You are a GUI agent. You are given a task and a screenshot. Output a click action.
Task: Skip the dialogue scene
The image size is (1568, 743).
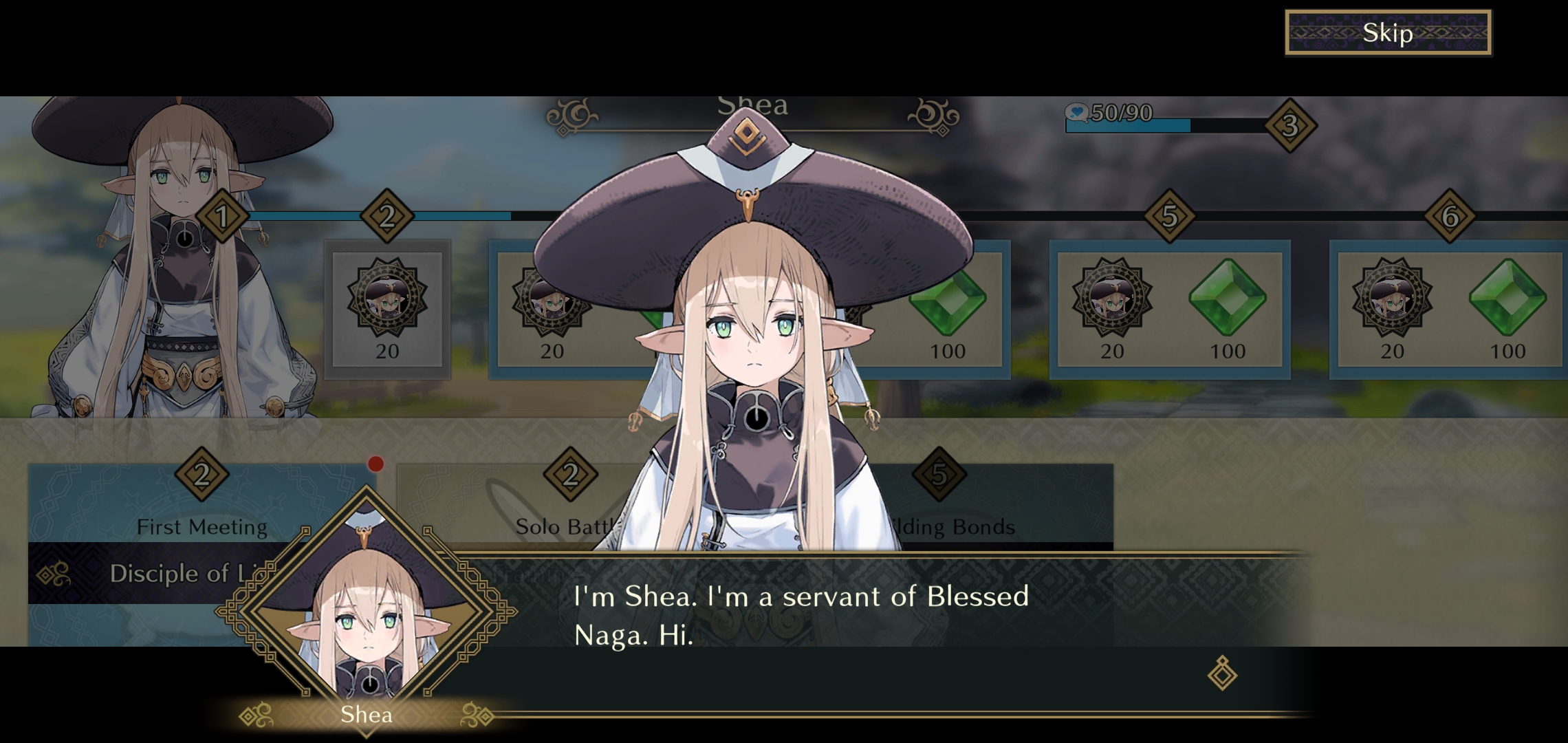click(1387, 32)
